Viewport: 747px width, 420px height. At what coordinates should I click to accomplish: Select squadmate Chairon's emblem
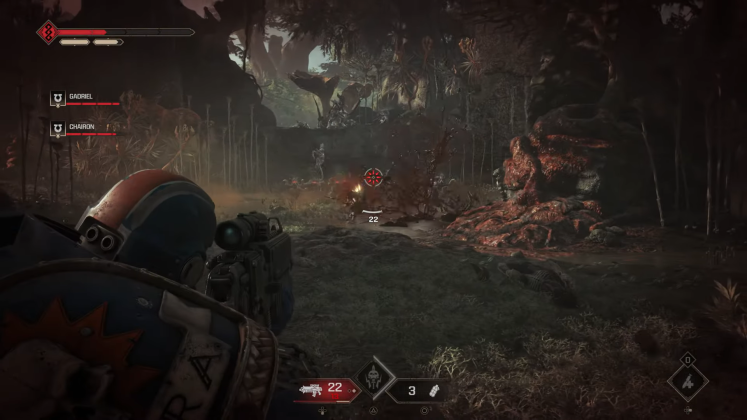58,129
